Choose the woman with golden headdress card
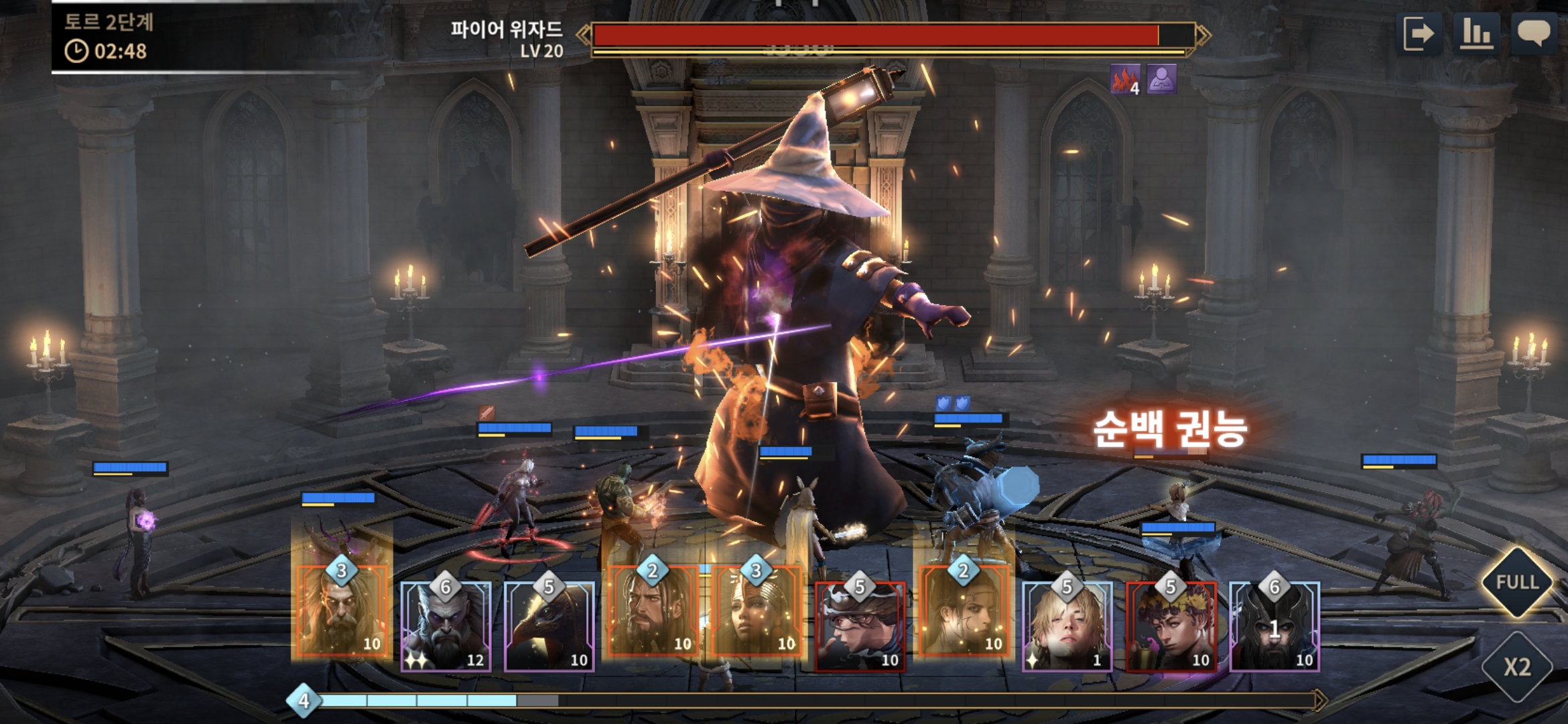Screen dimensions: 1568x724 (757, 611)
